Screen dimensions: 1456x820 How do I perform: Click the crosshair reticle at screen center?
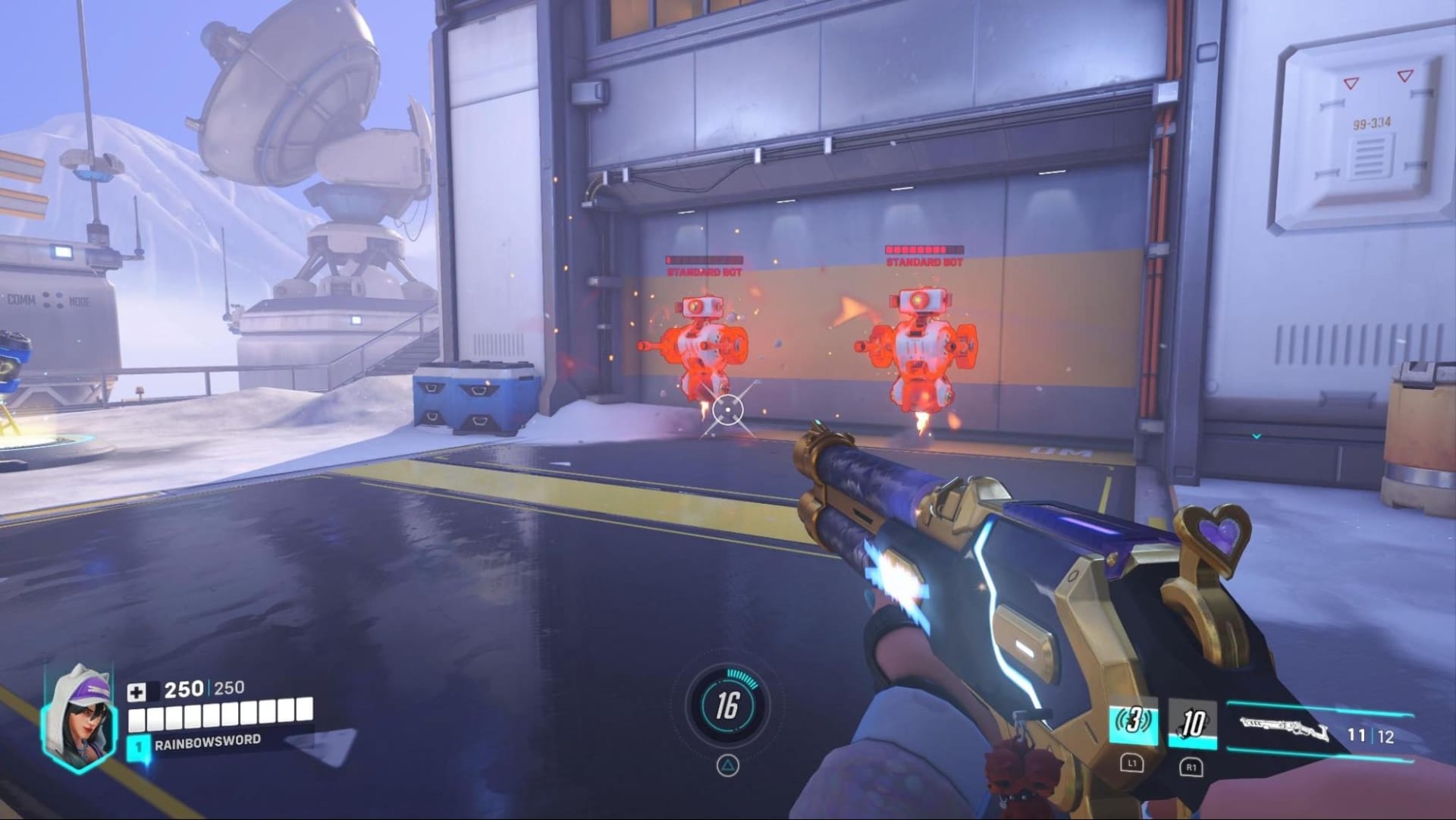click(x=728, y=410)
